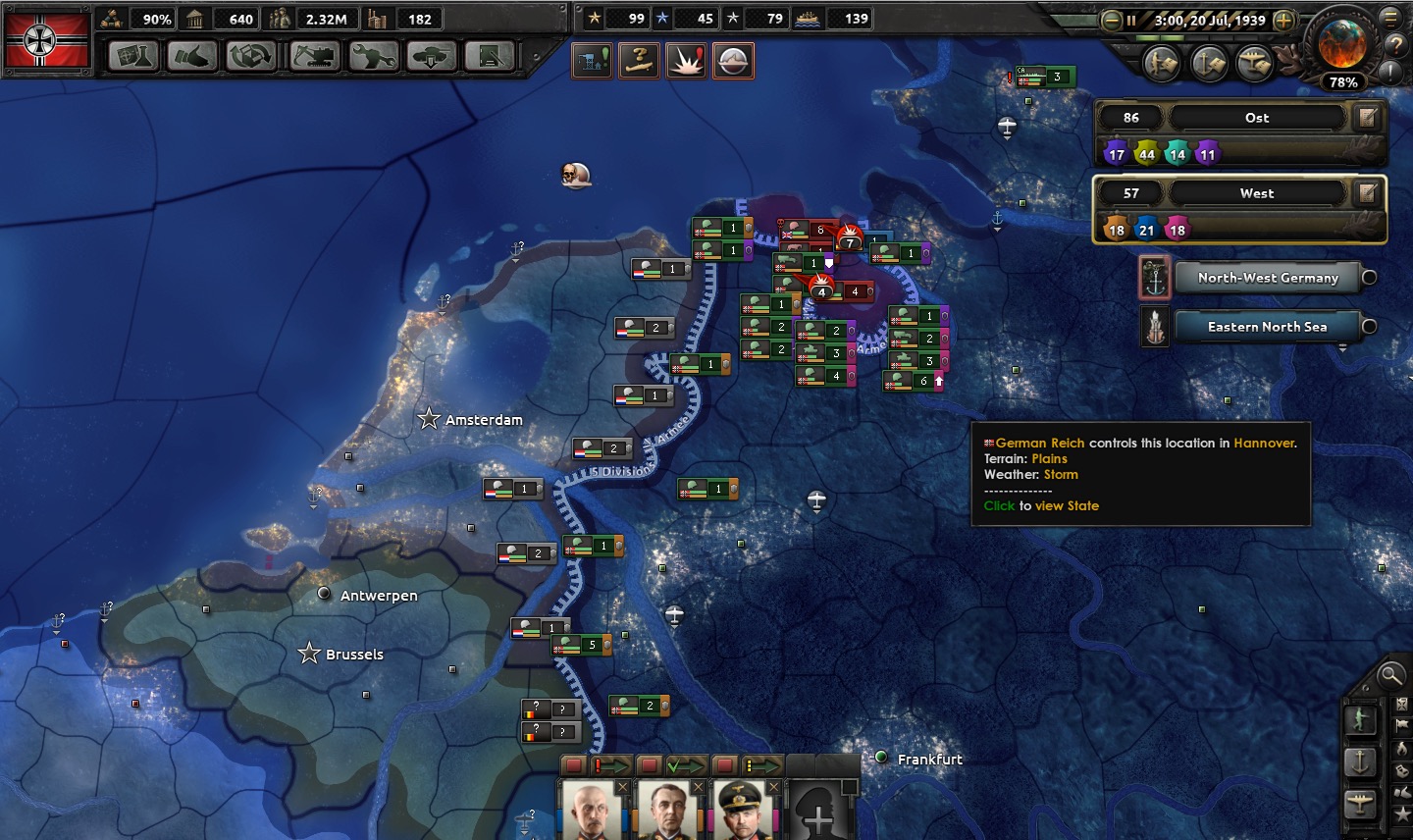Click the land combat explosion alert icon
The image size is (1413, 840).
tap(686, 61)
